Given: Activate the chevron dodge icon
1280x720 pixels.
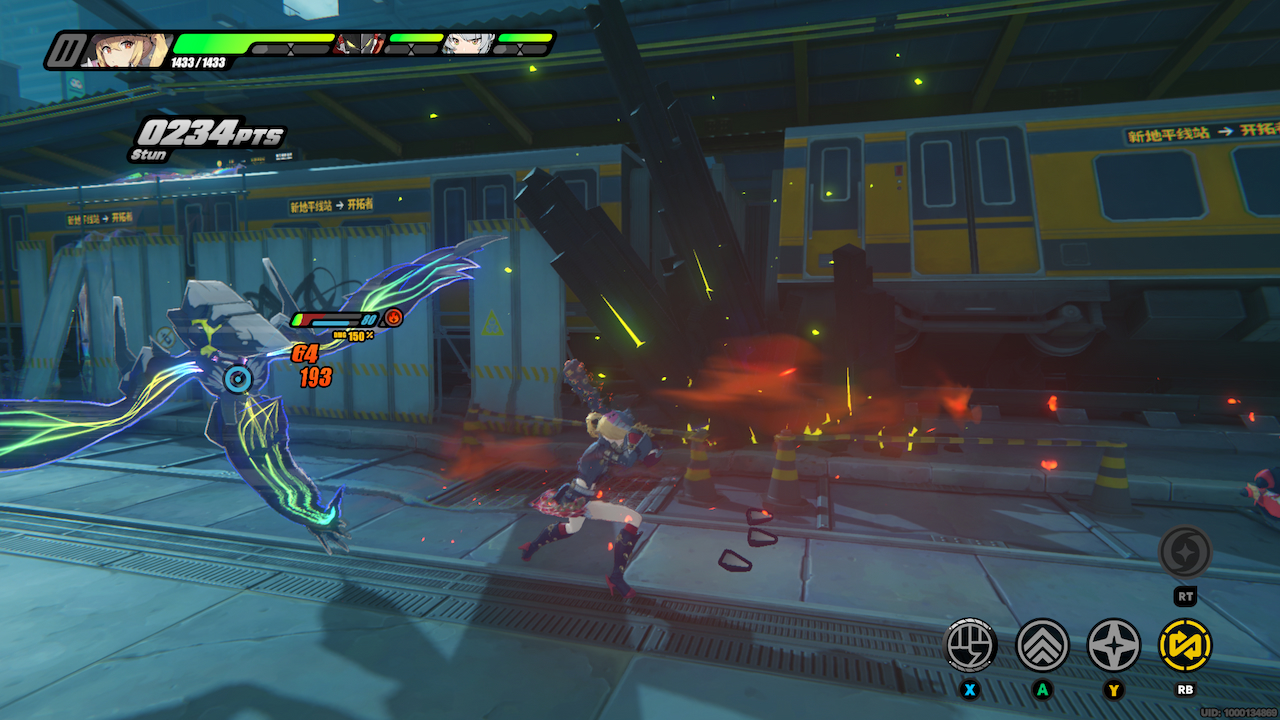Looking at the screenshot, I should (x=1042, y=645).
